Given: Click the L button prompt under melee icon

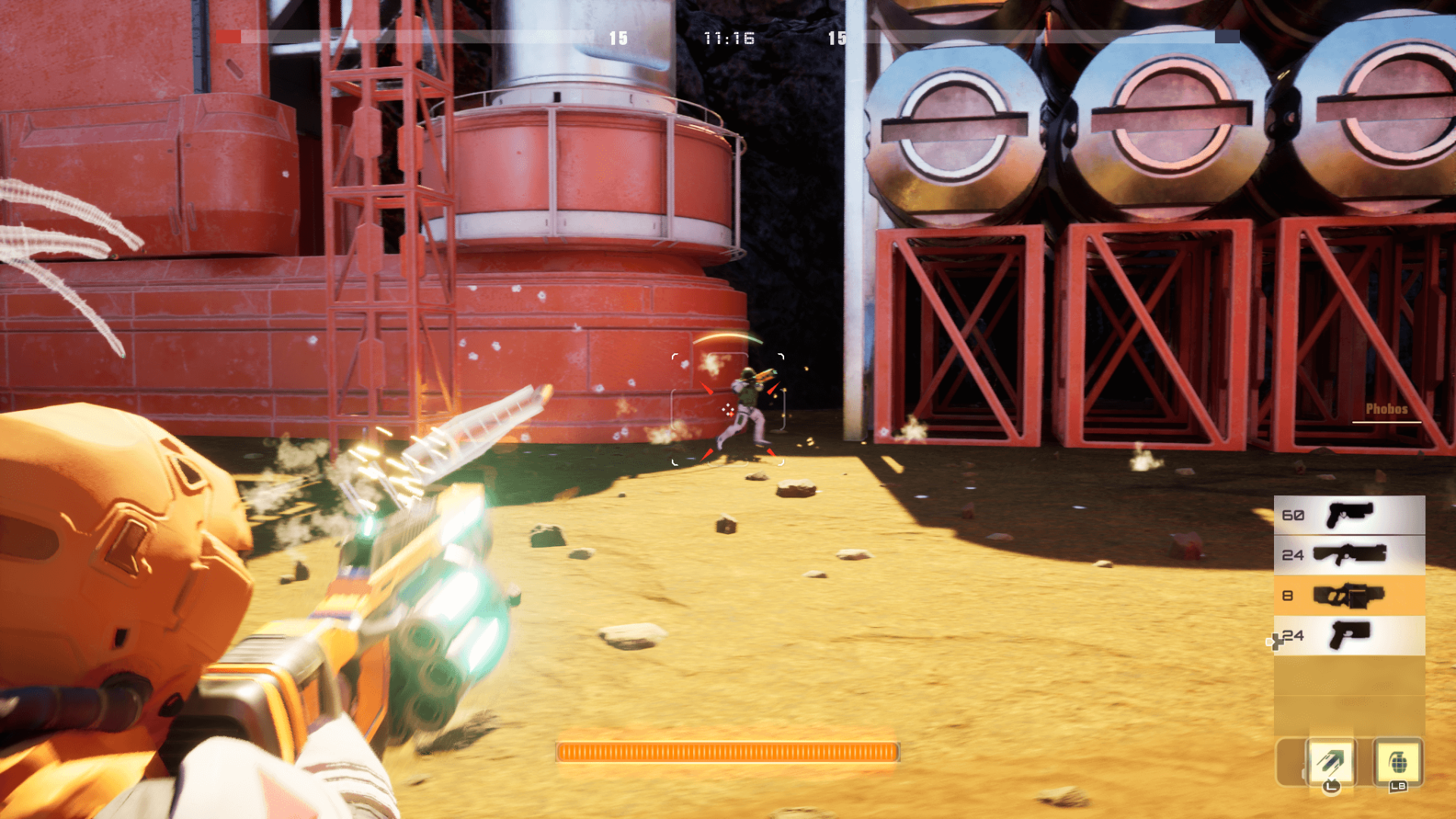Looking at the screenshot, I should click(1331, 789).
